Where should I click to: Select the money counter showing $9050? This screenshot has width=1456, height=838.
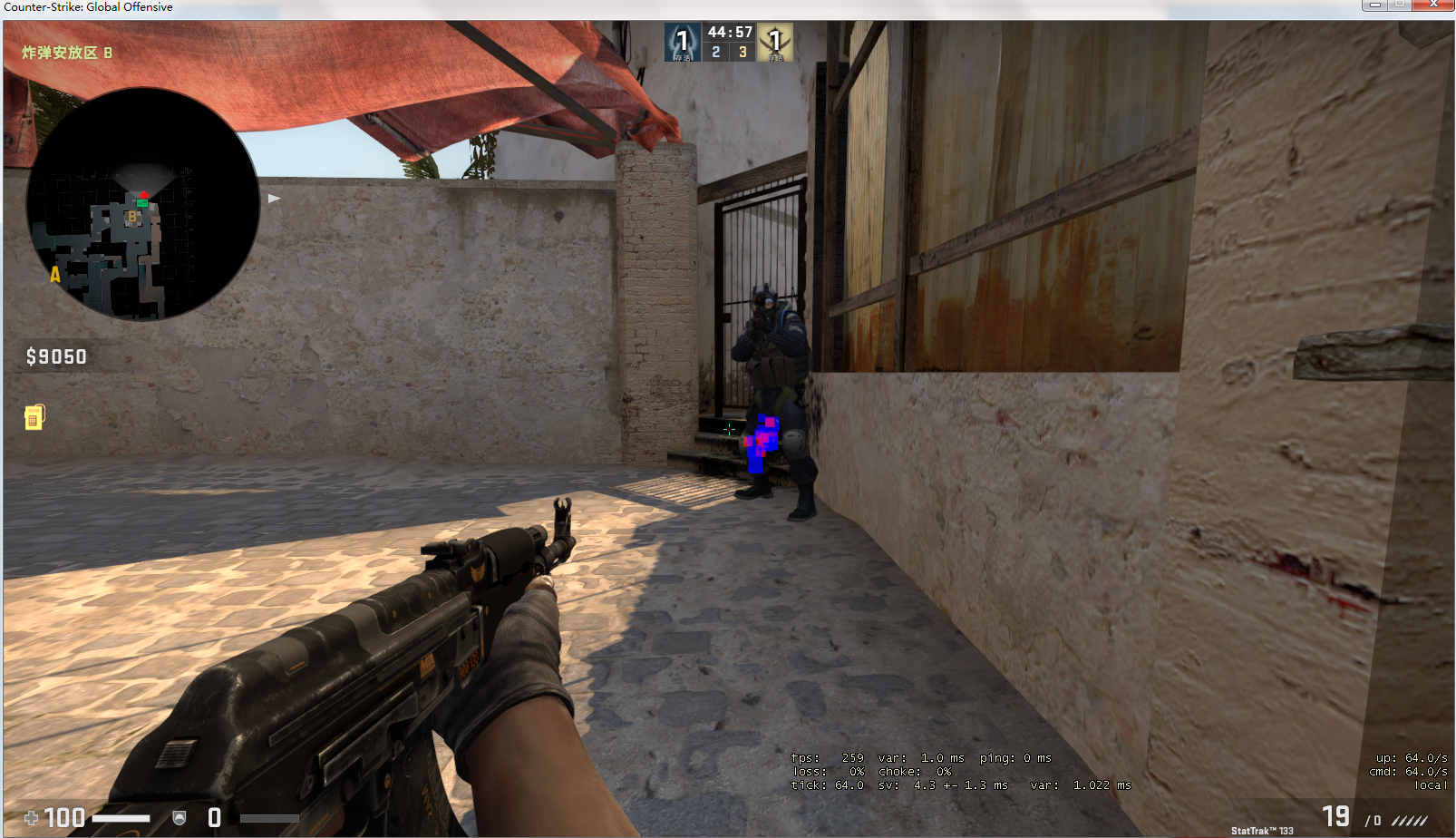coord(55,356)
